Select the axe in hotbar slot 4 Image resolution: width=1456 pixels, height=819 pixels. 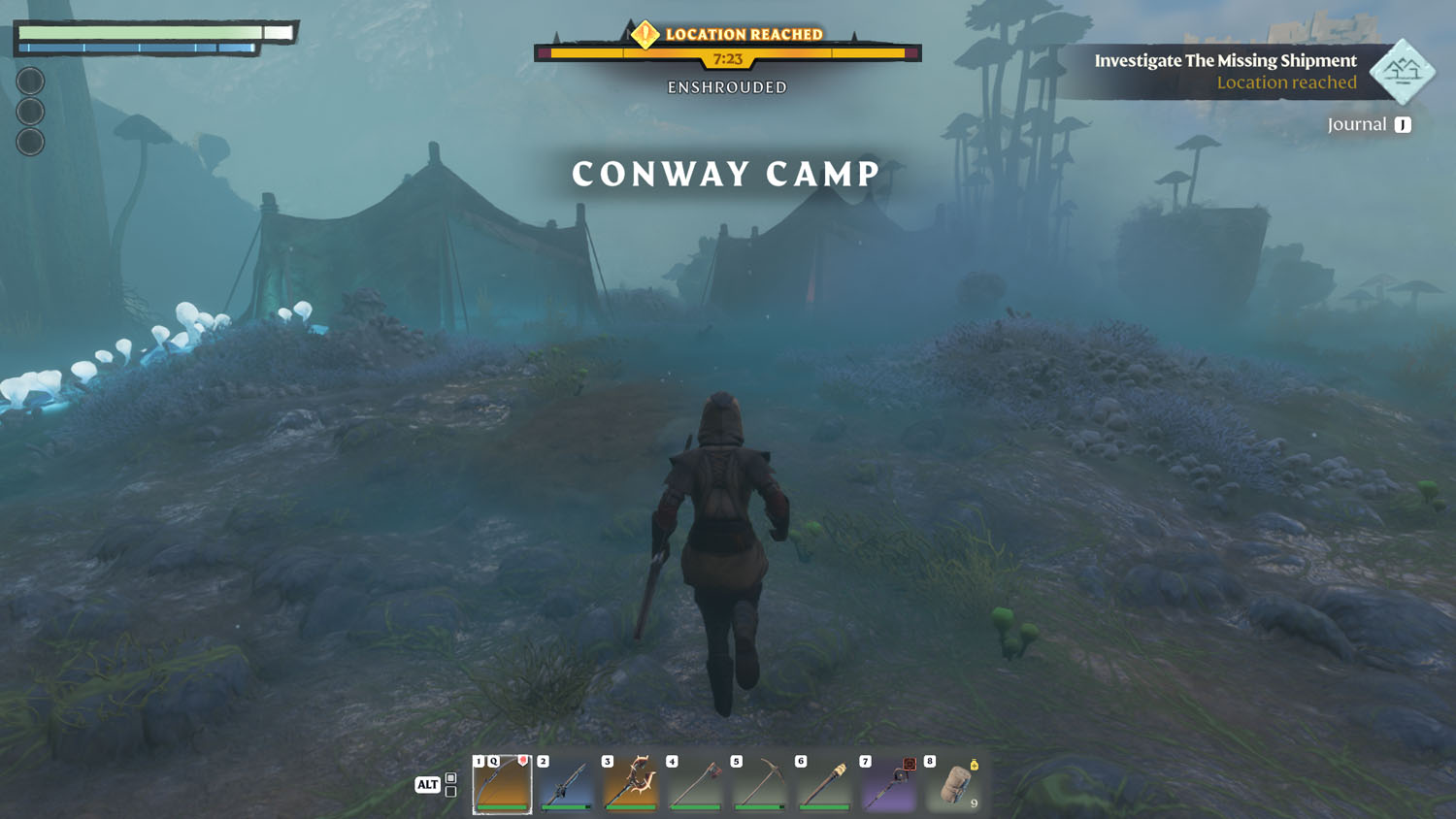[x=696, y=784]
